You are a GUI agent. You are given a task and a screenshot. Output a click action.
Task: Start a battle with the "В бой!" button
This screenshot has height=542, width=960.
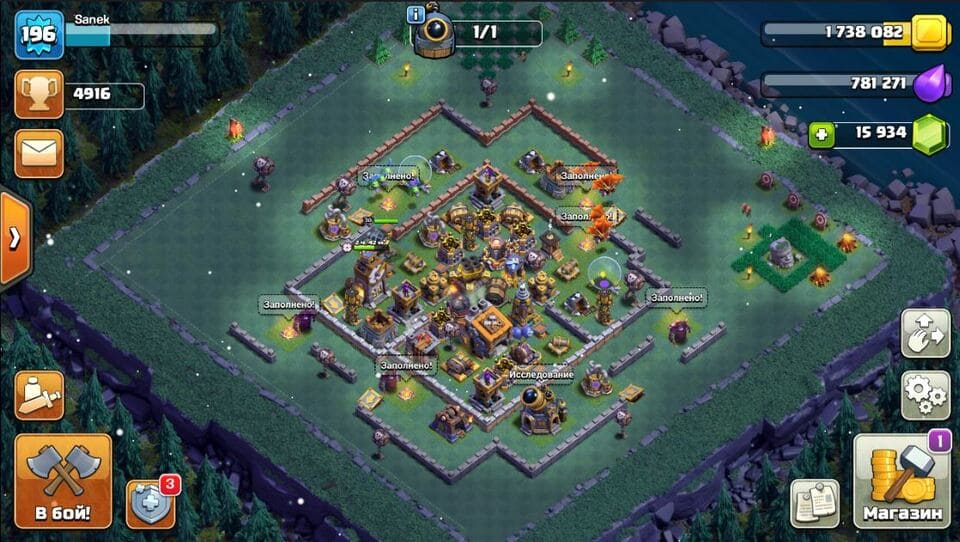(63, 481)
